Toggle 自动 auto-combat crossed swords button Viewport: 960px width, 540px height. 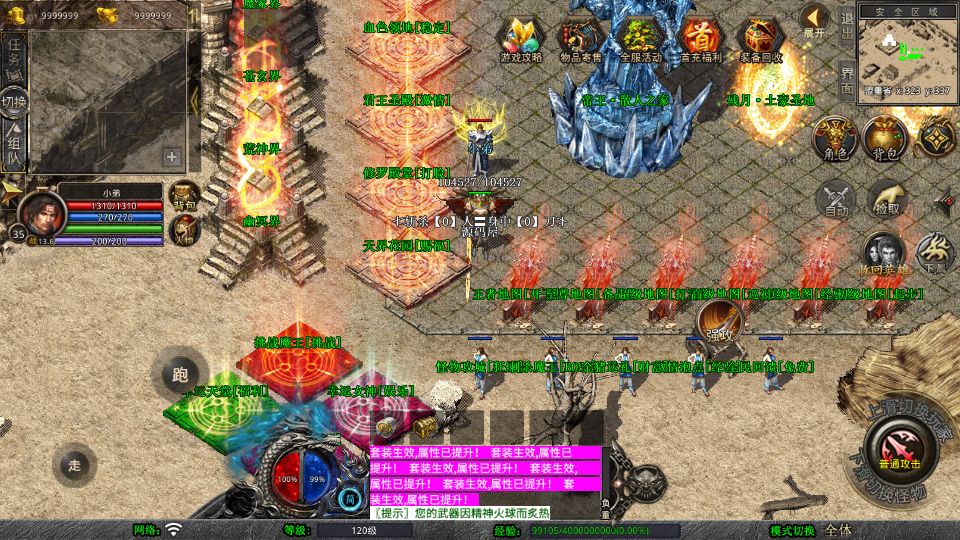835,197
